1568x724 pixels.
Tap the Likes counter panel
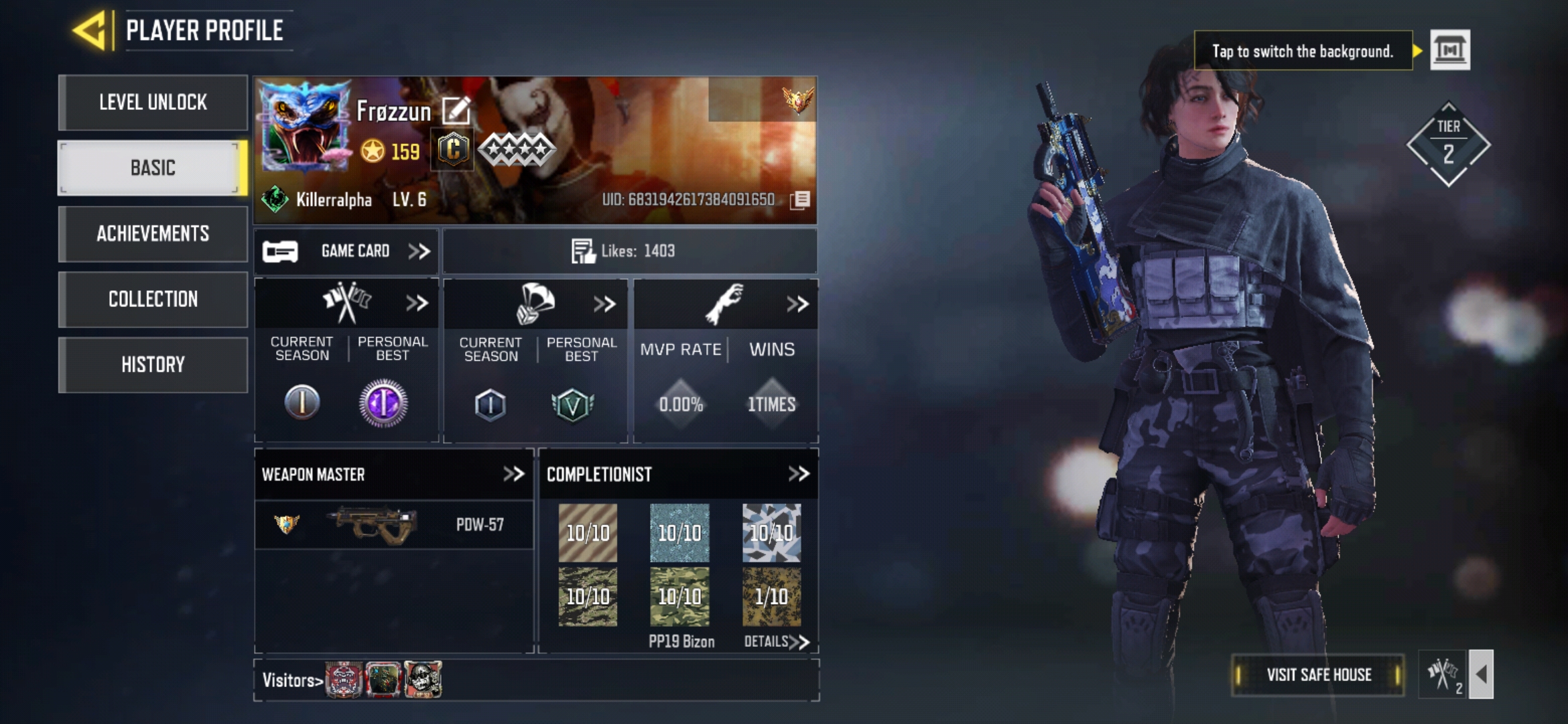pos(629,251)
